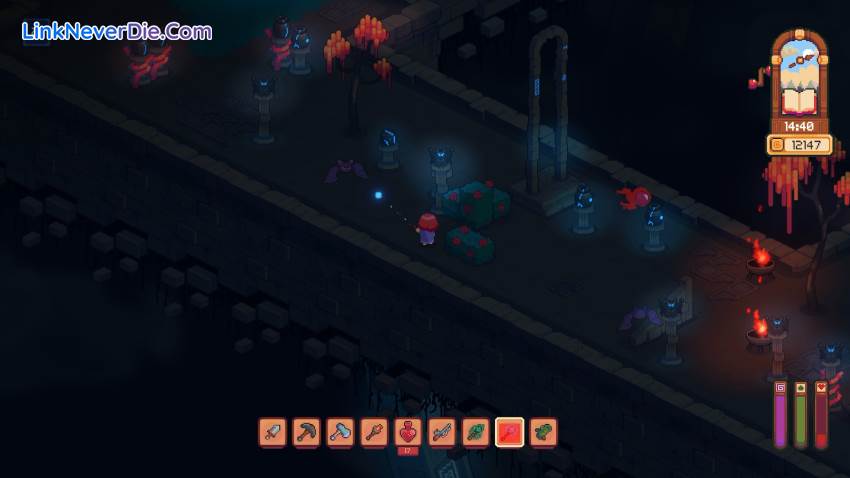The image size is (850, 478).
Task: Open the journal book icon
Action: 798,99
